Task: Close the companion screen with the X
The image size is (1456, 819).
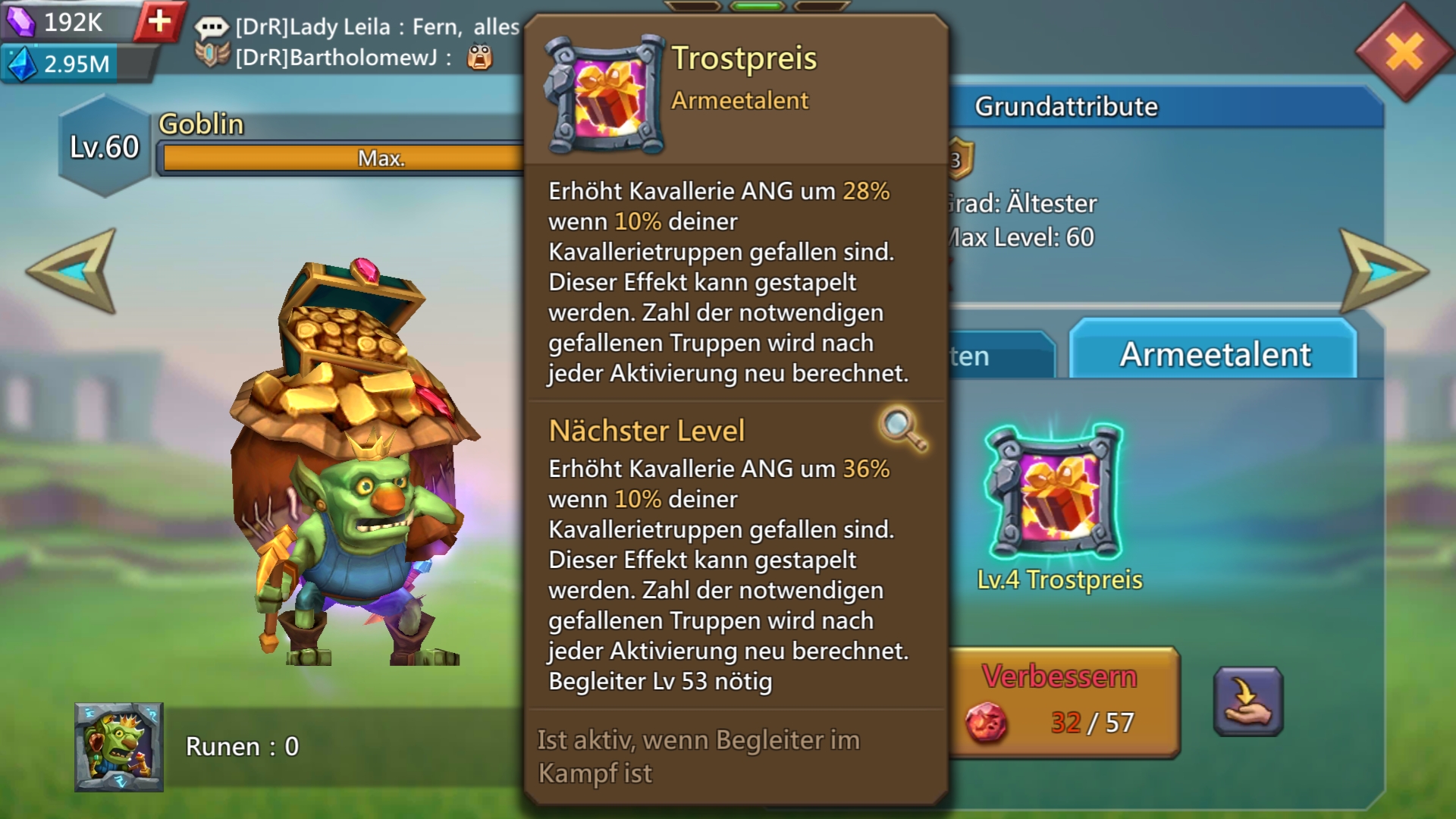Action: pos(1404,53)
